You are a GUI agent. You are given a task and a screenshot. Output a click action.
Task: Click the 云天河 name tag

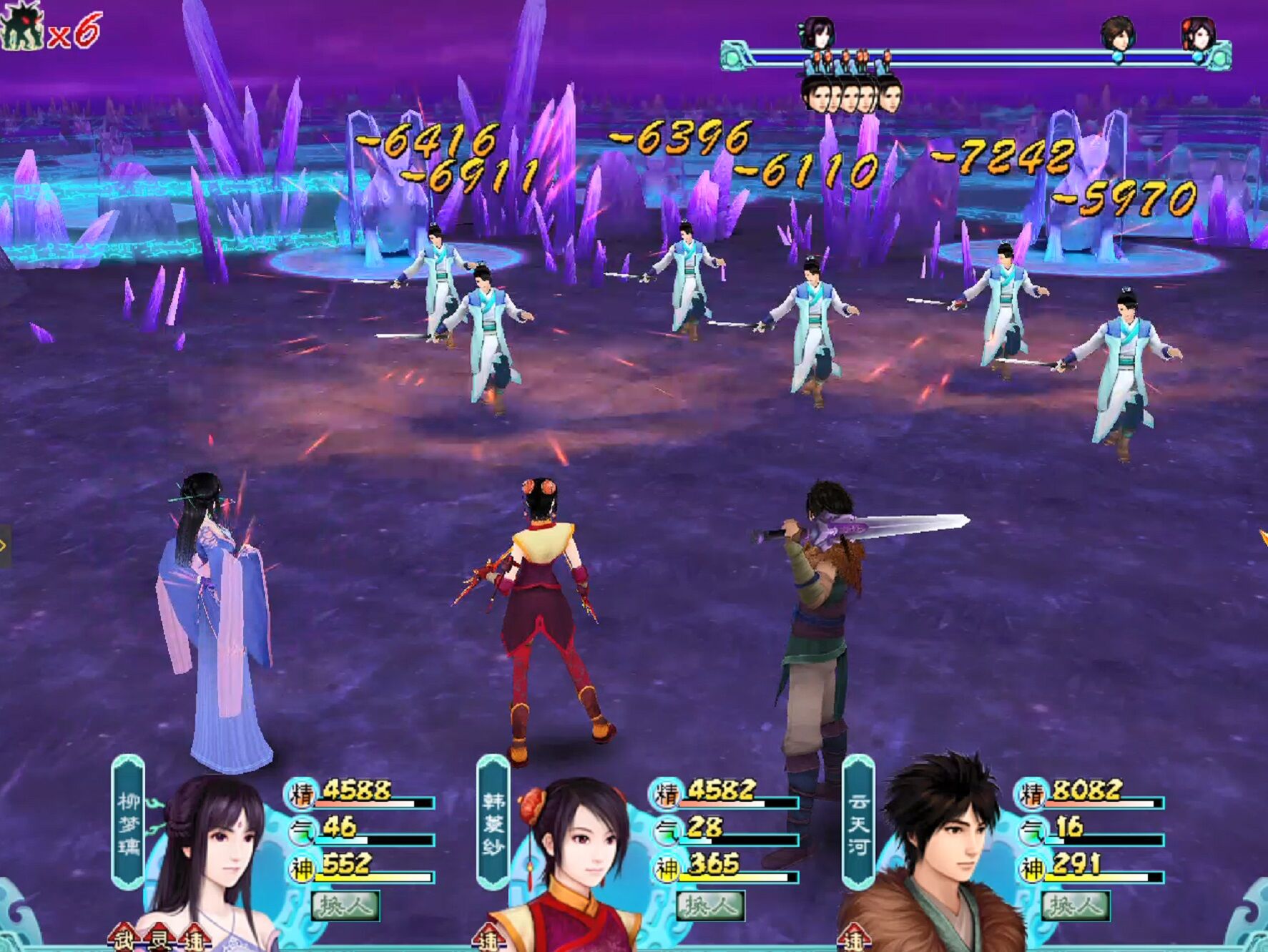(858, 823)
